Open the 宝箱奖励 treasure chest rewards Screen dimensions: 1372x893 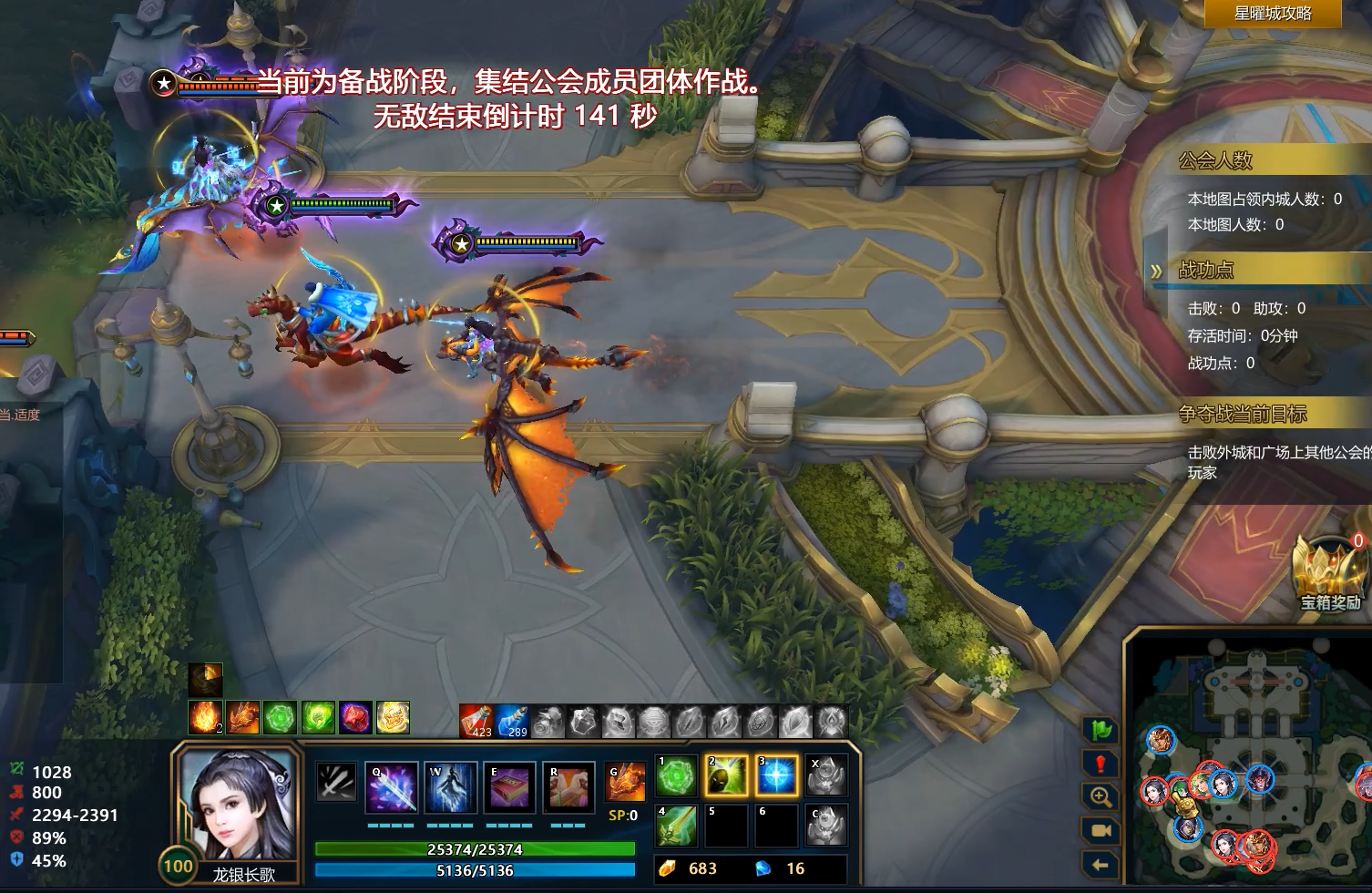(x=1329, y=574)
